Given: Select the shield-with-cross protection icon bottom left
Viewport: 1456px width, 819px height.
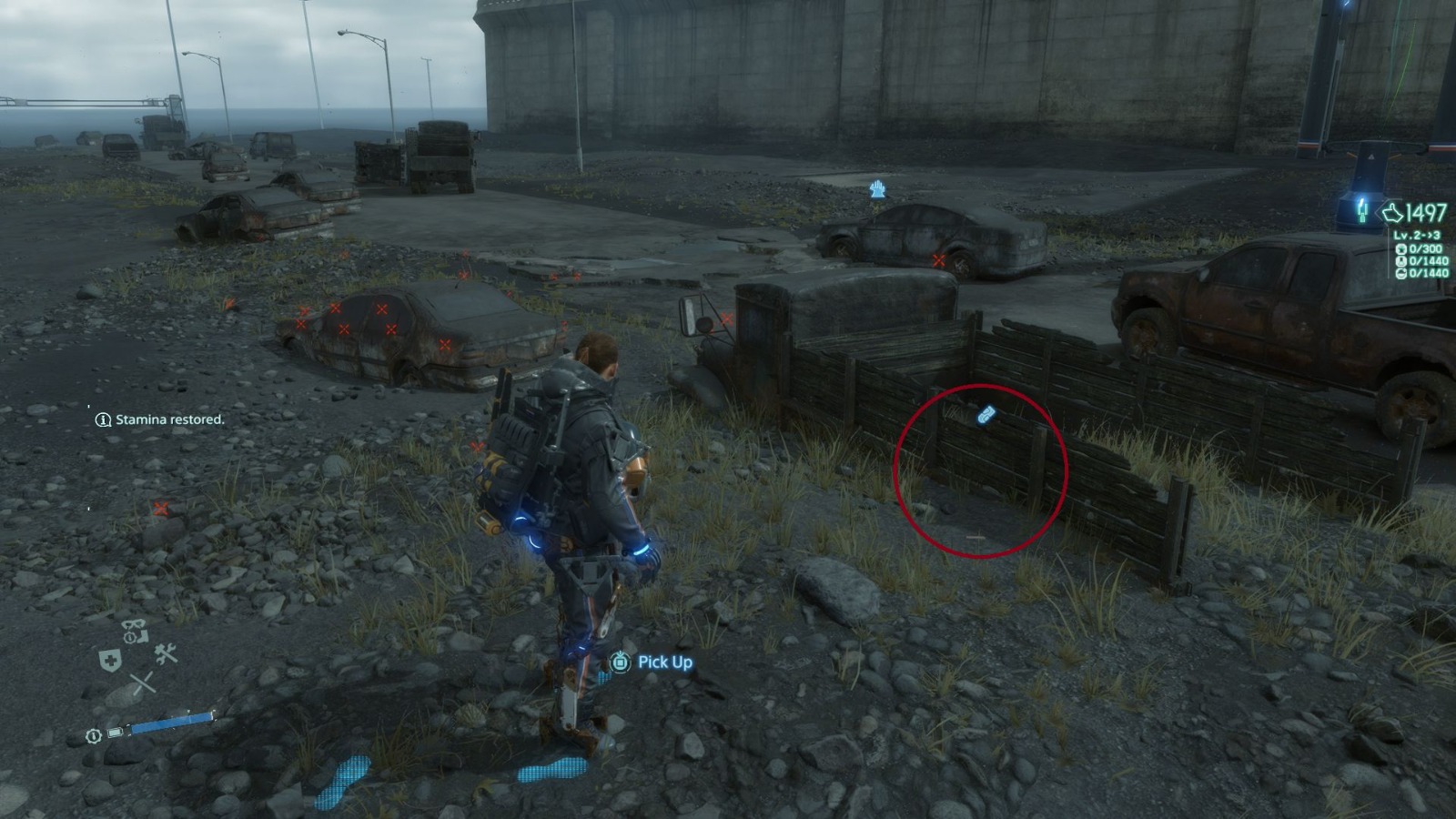Looking at the screenshot, I should click(111, 661).
